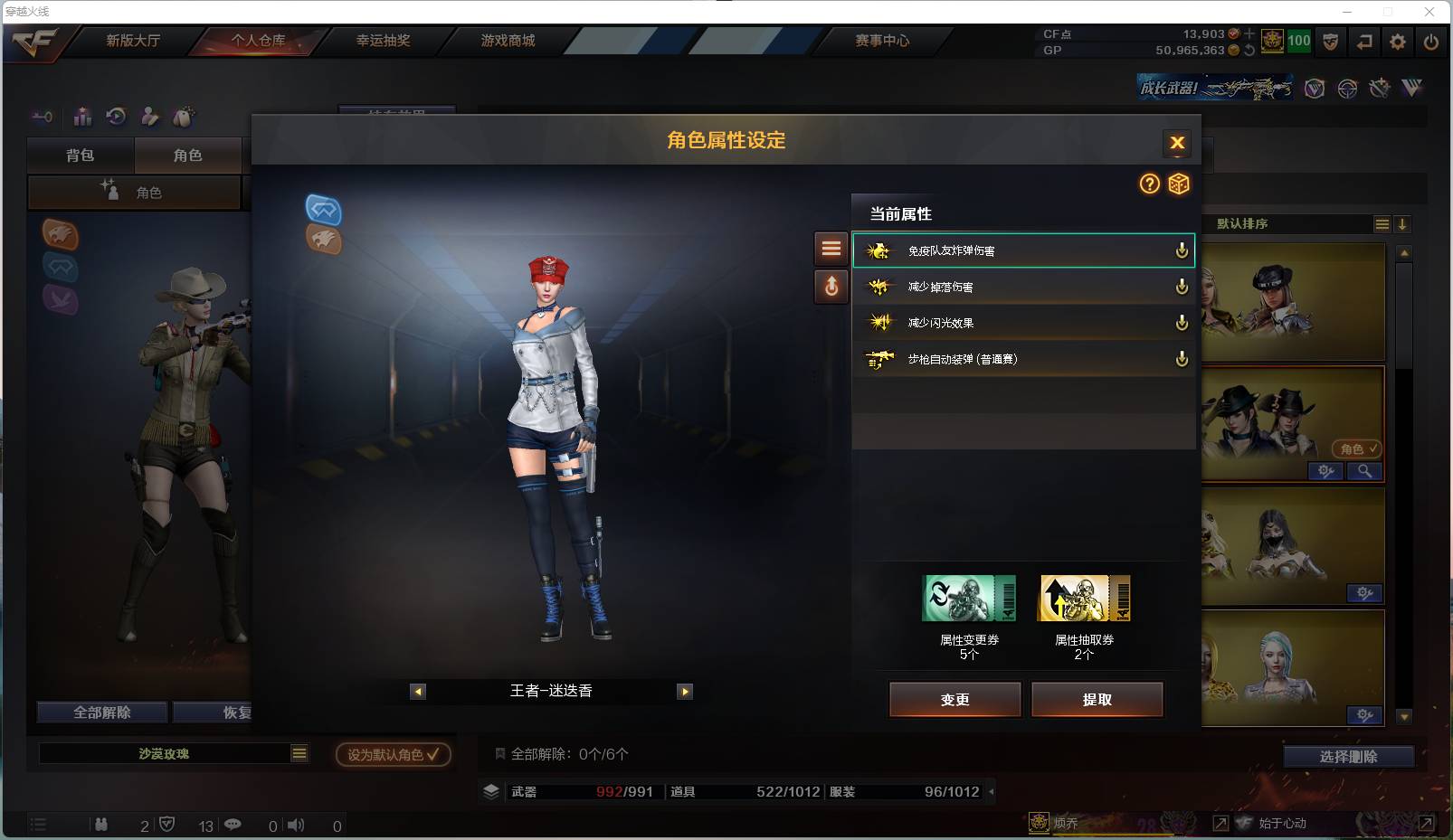The width and height of the screenshot is (1453, 840).
Task: Switch to the 背包 tab
Action: (81, 155)
